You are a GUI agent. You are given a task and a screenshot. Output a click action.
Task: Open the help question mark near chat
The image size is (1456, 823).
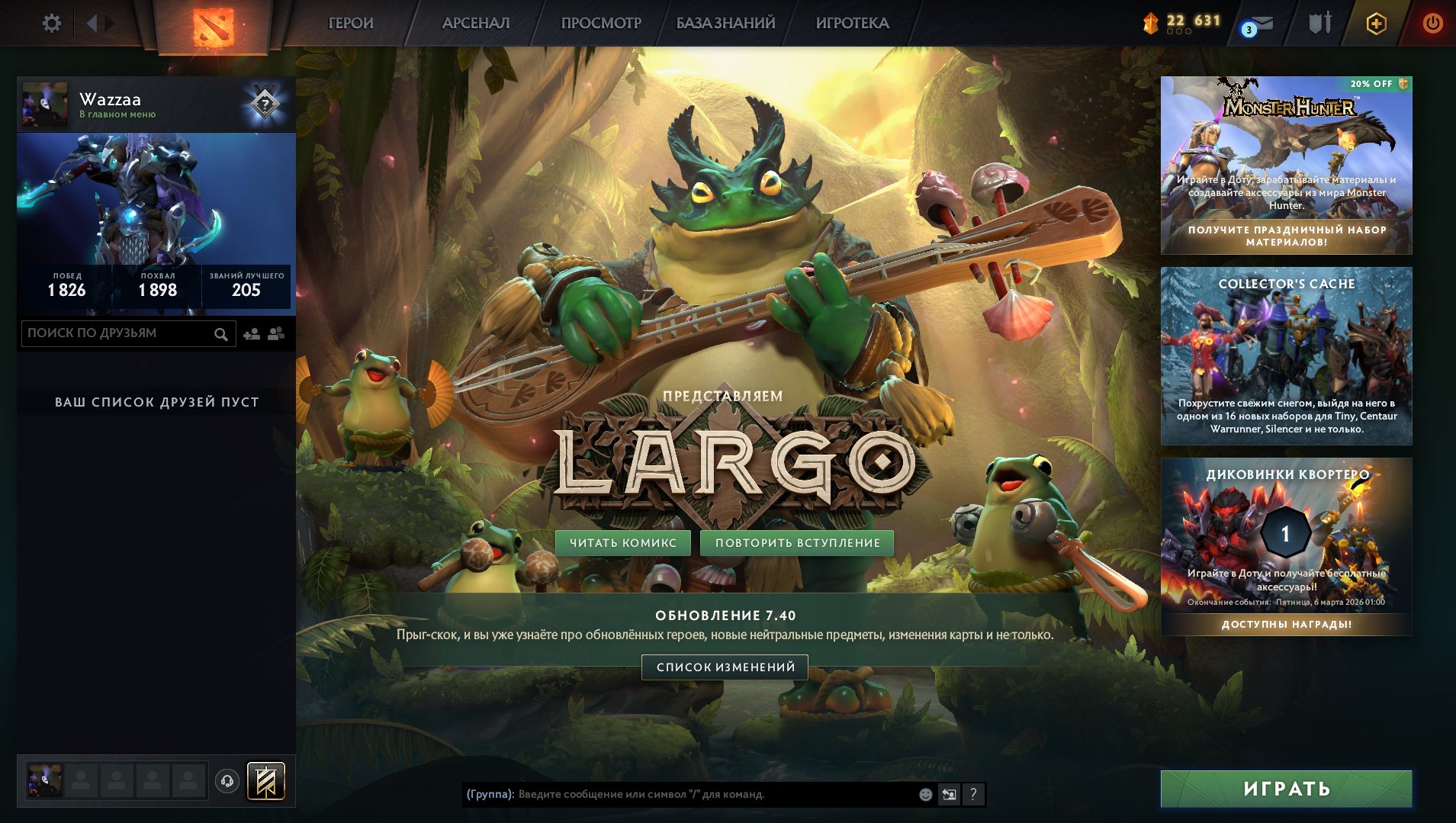pos(972,793)
